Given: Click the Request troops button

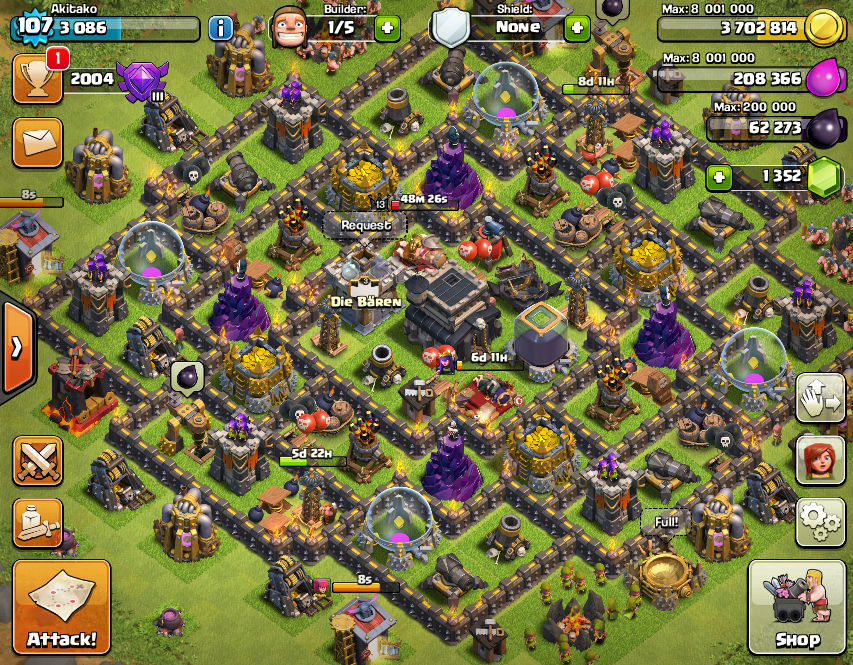Looking at the screenshot, I should tap(366, 225).
